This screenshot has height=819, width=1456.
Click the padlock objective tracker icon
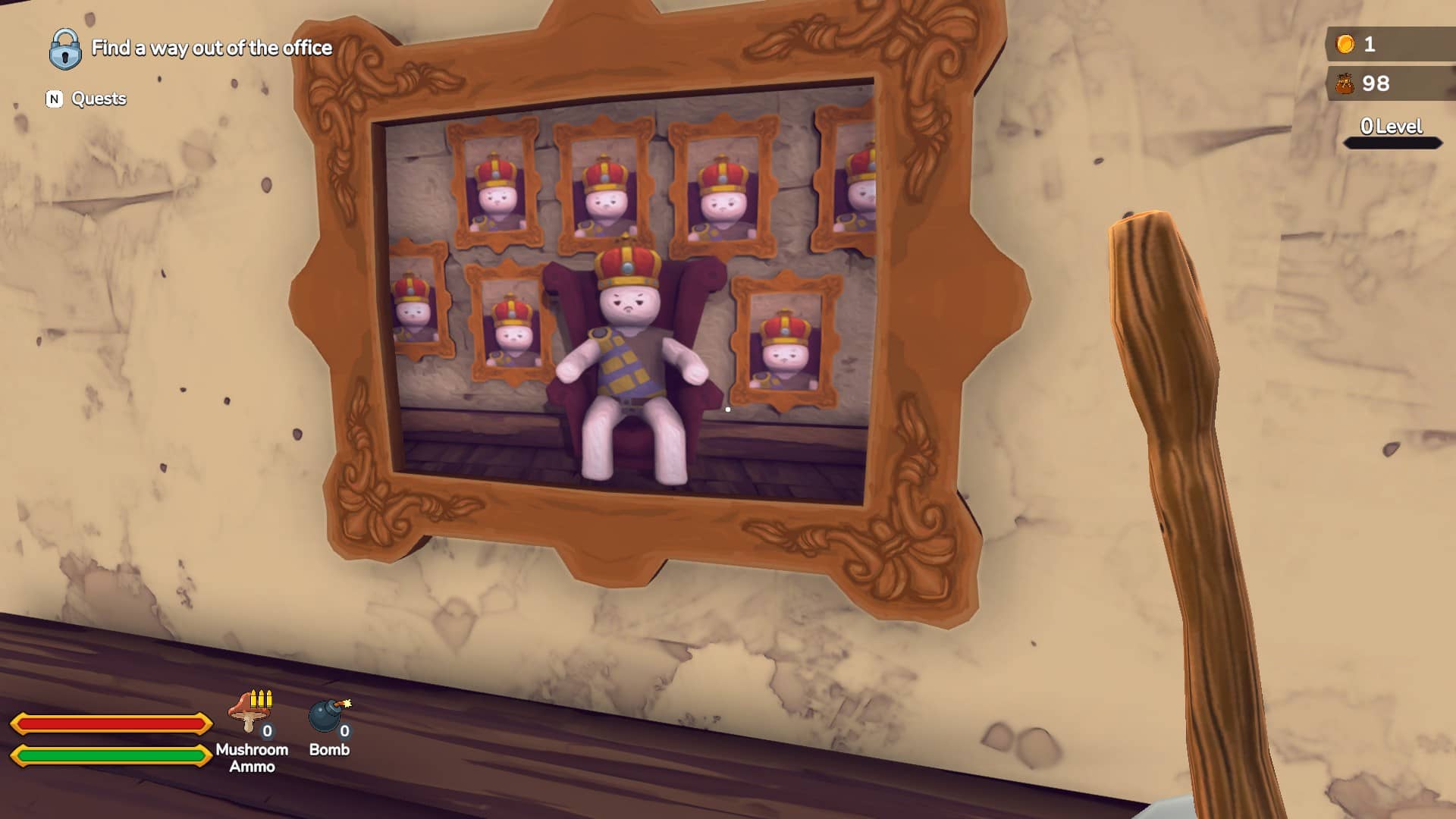click(x=65, y=49)
